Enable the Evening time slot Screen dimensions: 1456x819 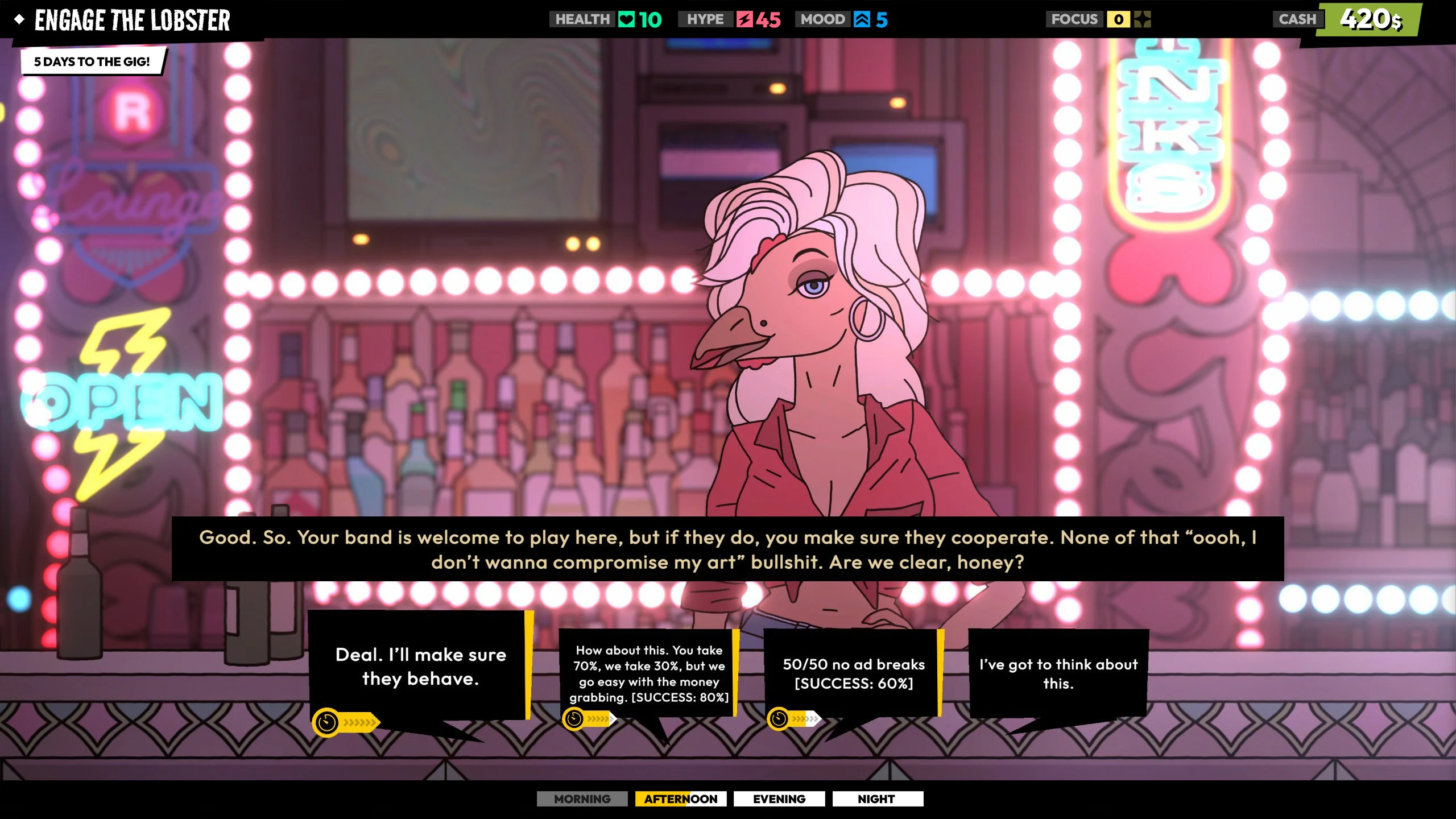tap(779, 799)
